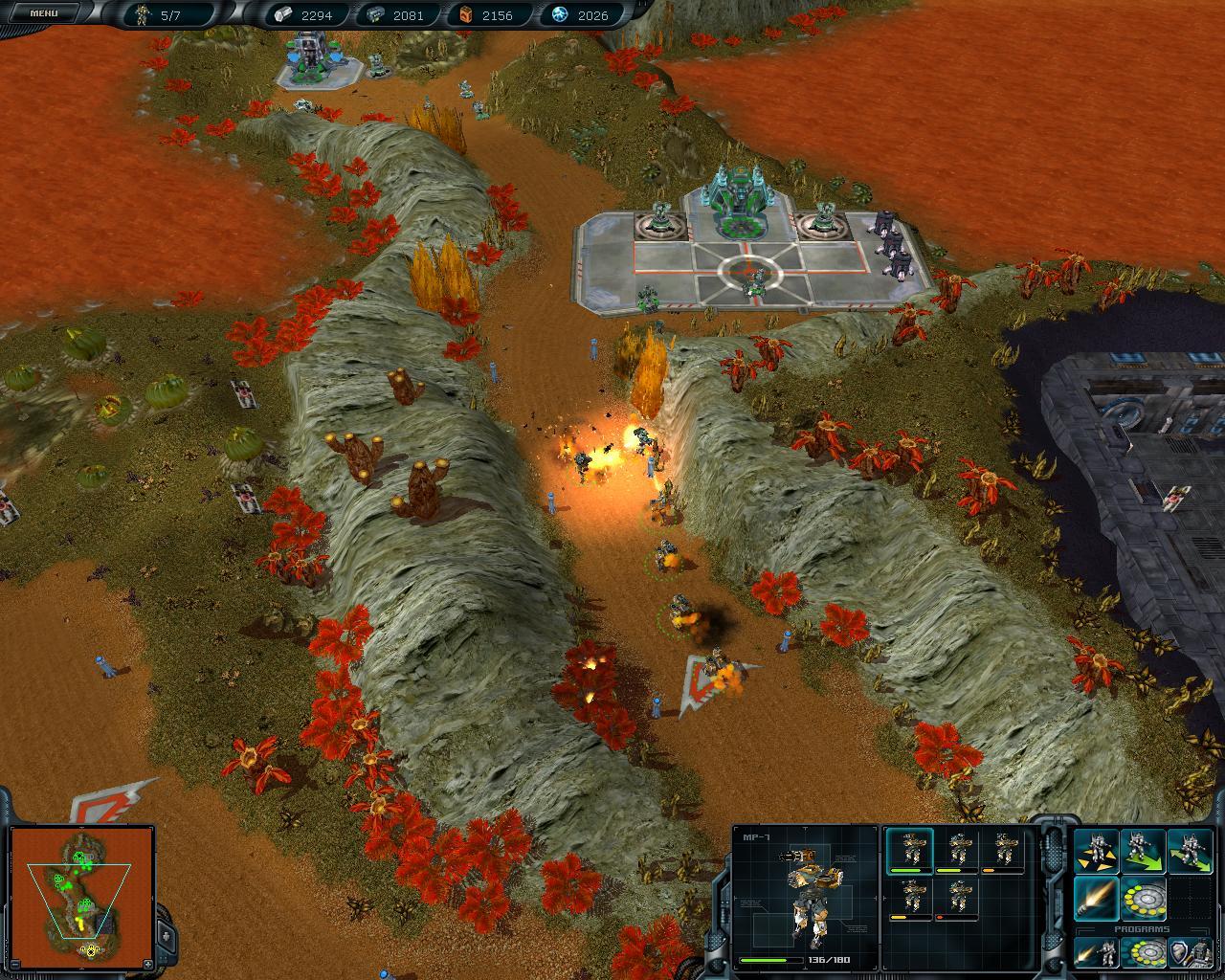Select the mech with the orange health bar

pyautogui.click(x=1004, y=851)
